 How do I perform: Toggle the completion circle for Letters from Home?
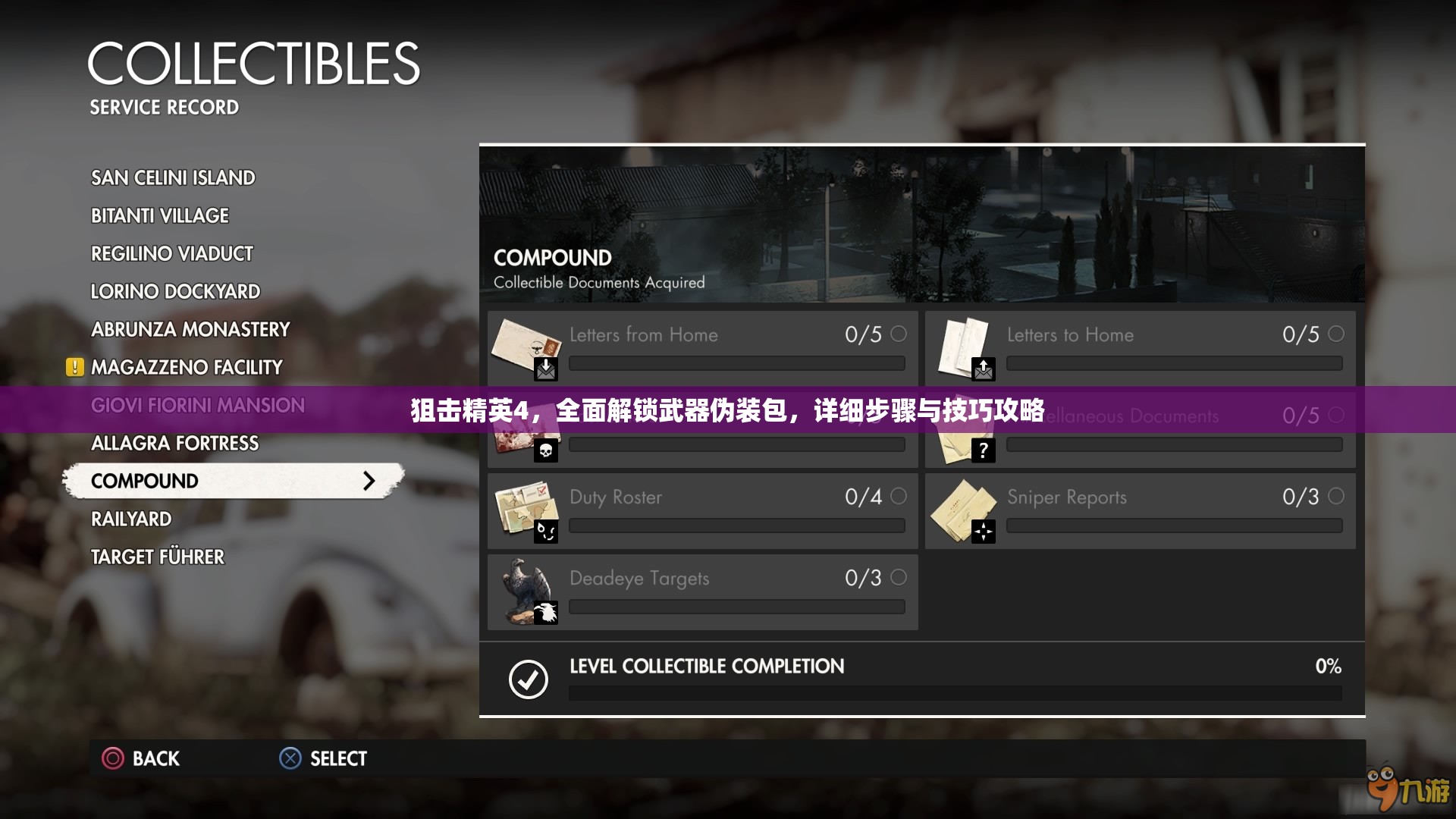[899, 334]
